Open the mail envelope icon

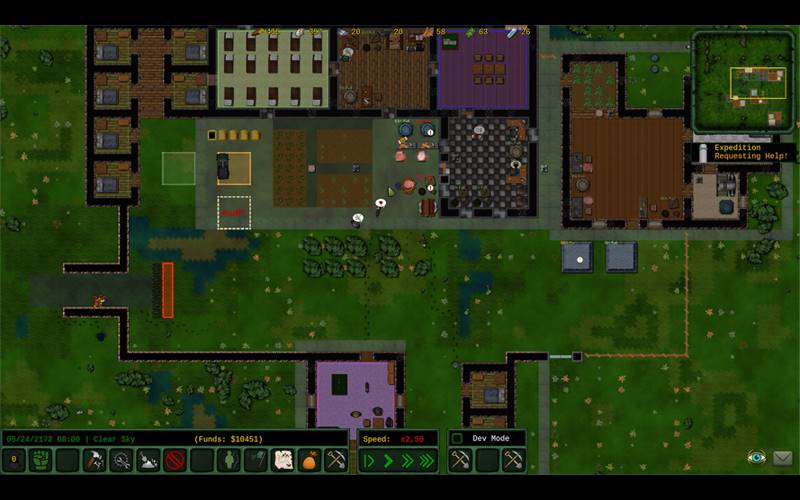782,458
